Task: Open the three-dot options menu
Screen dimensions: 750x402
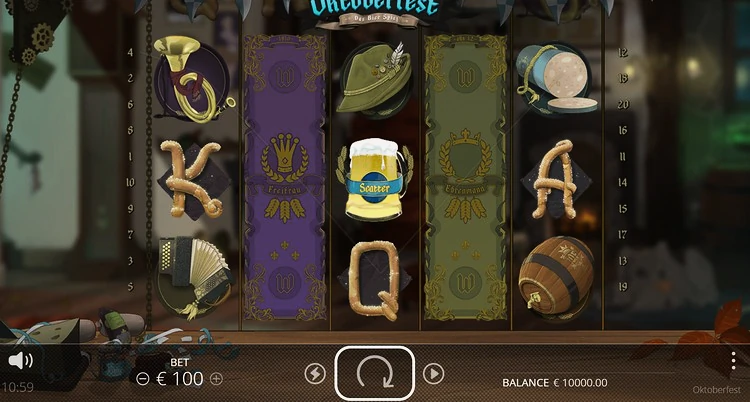Action: [733, 360]
